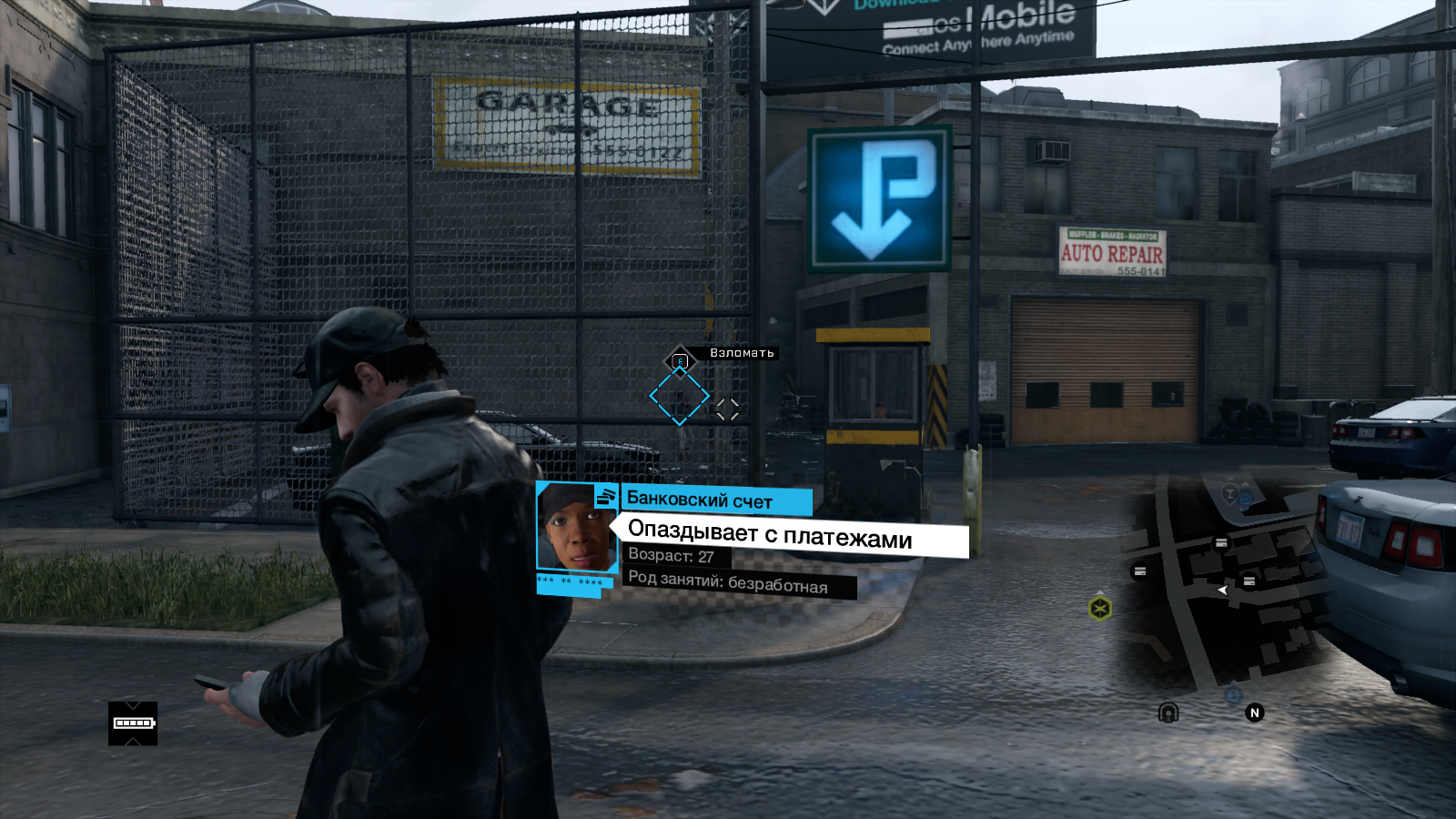Click the "Взломать" hack prompt label
Image resolution: width=1456 pixels, height=819 pixels.
coord(742,353)
